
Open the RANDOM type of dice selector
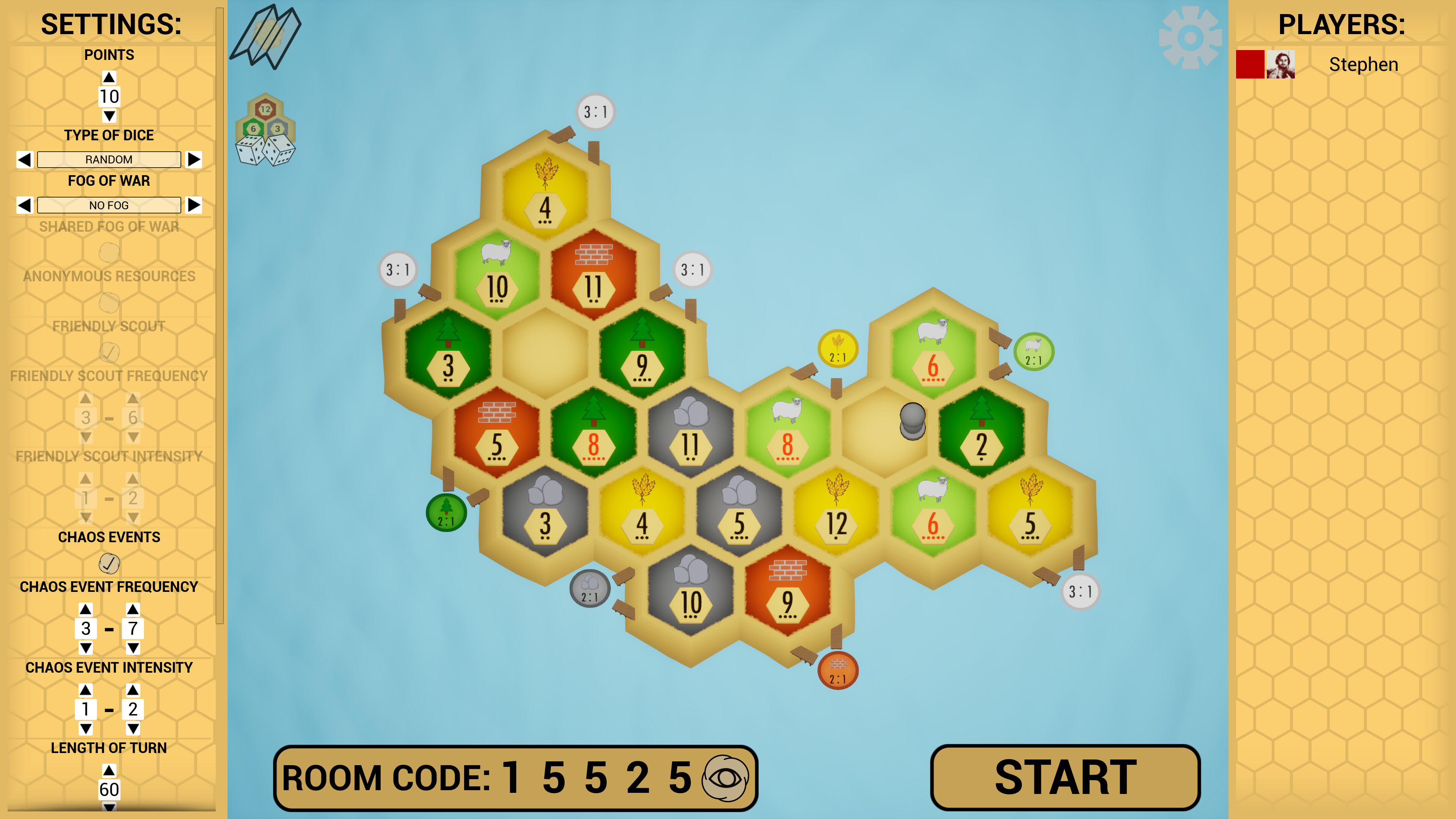point(108,159)
